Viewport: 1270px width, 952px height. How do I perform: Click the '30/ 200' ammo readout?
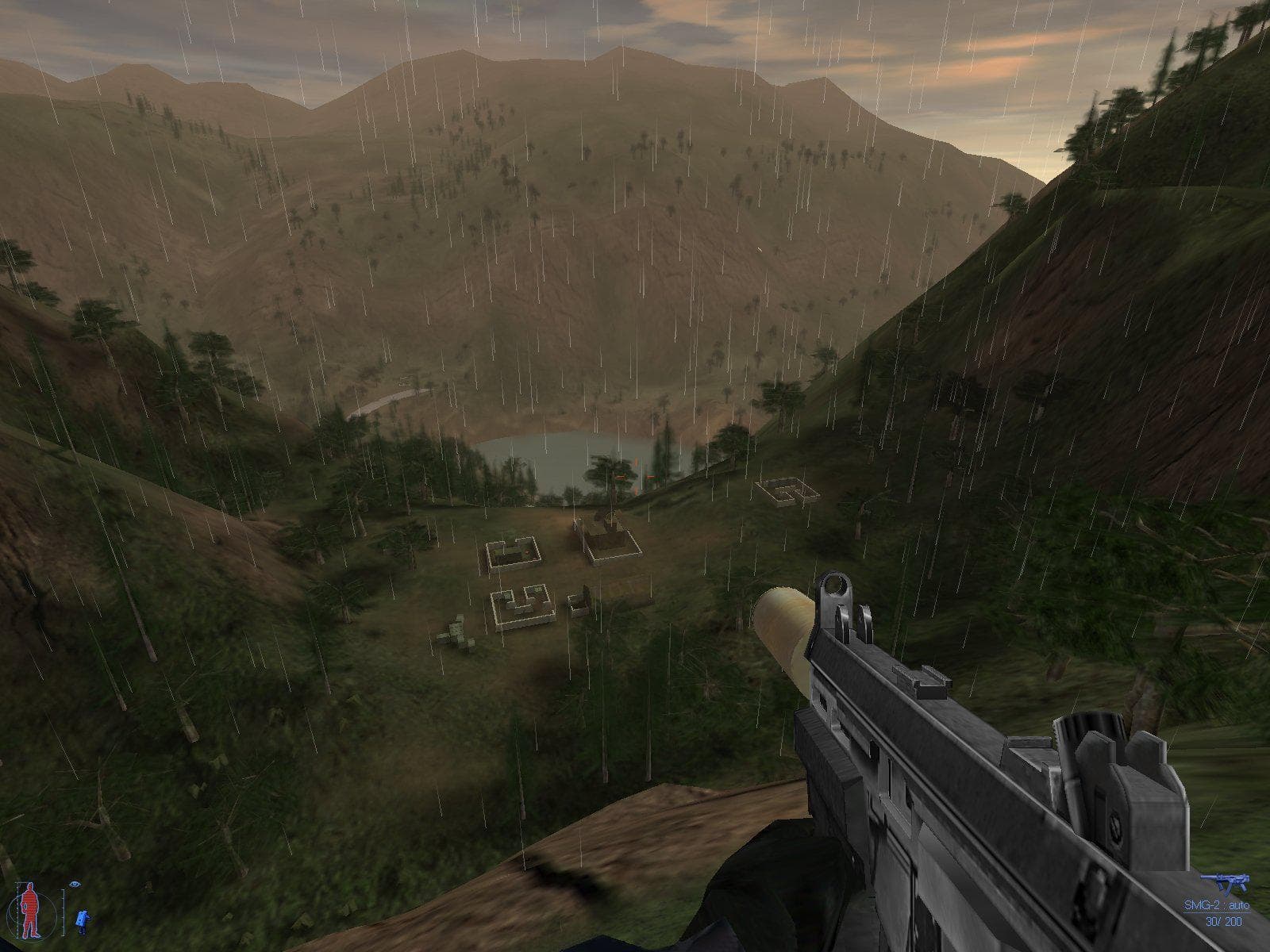pos(1224,922)
